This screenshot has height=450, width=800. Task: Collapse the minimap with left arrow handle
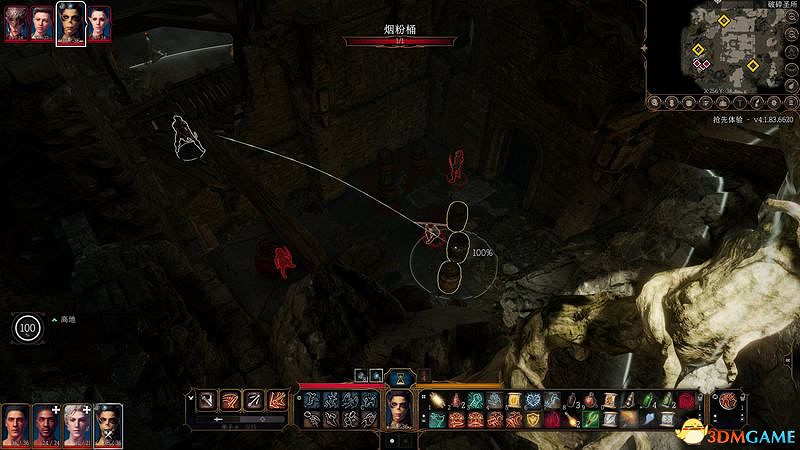(x=645, y=47)
